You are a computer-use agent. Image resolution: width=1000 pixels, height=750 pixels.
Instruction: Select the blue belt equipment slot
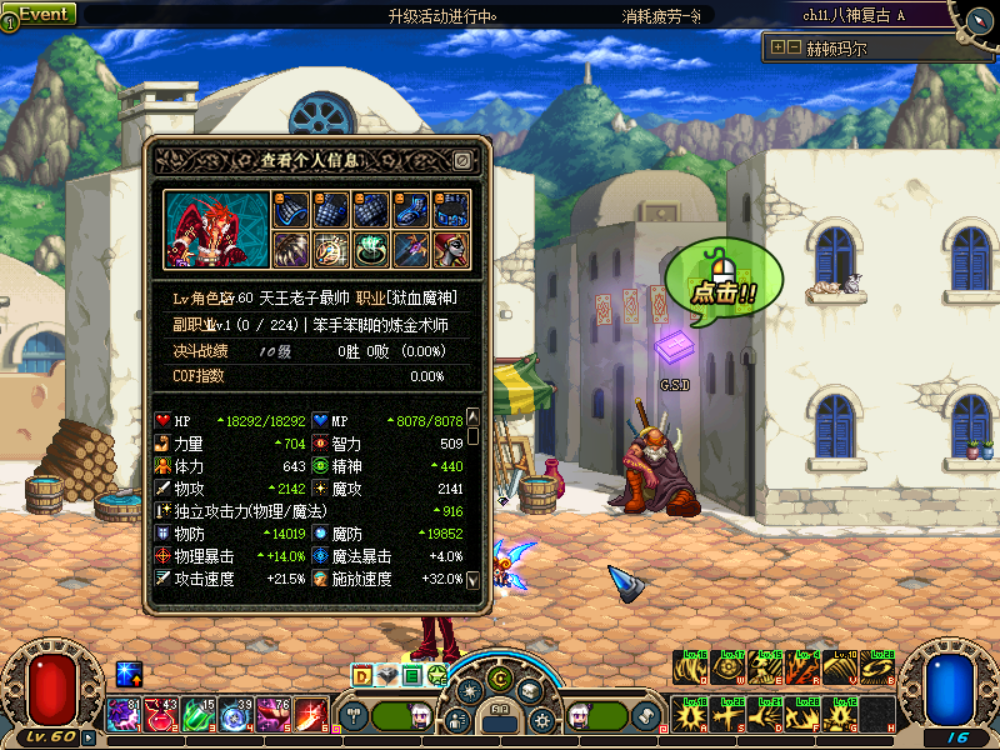click(x=451, y=210)
